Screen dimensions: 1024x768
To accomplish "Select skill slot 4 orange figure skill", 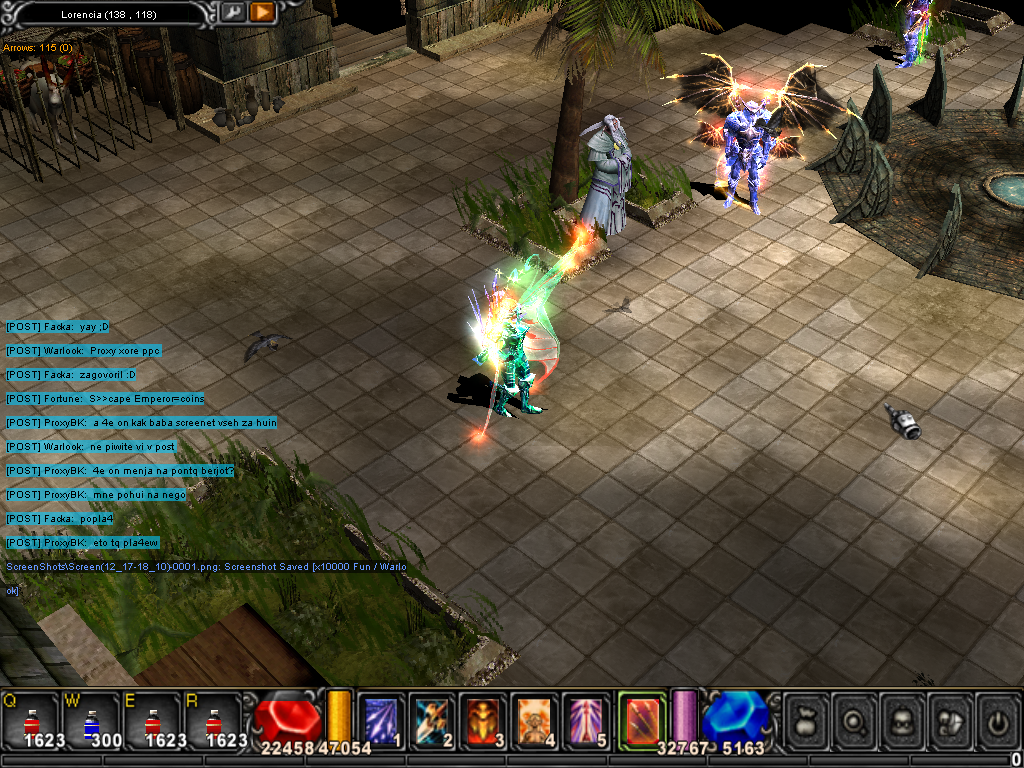I will 535,719.
